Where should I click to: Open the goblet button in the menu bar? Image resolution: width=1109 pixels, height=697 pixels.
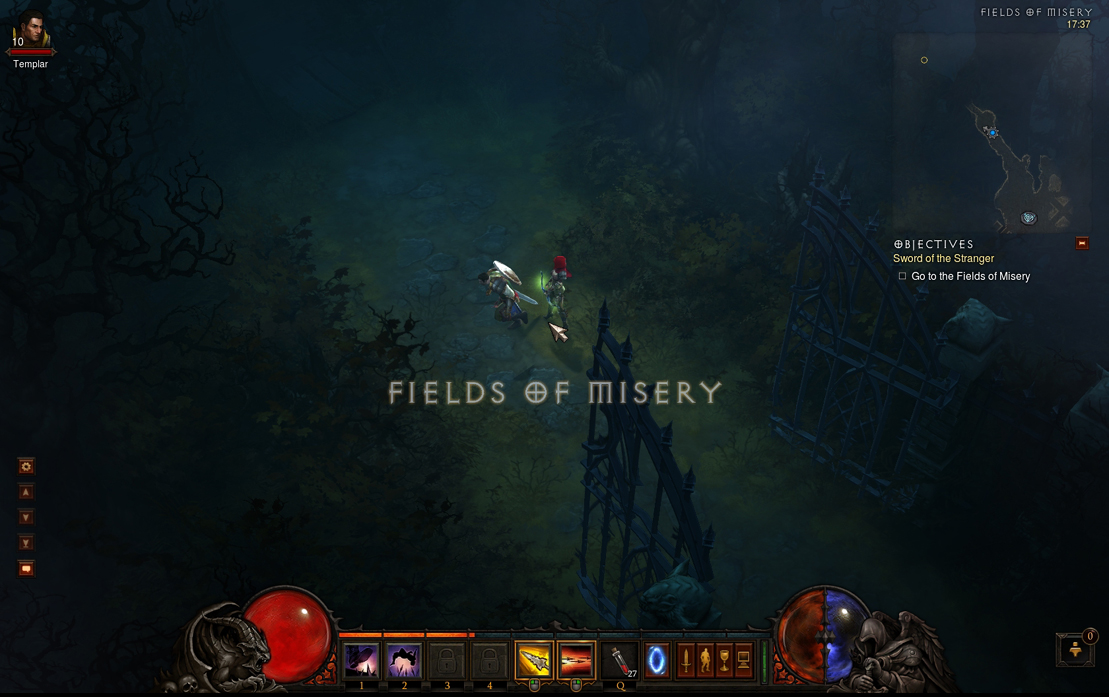point(723,660)
